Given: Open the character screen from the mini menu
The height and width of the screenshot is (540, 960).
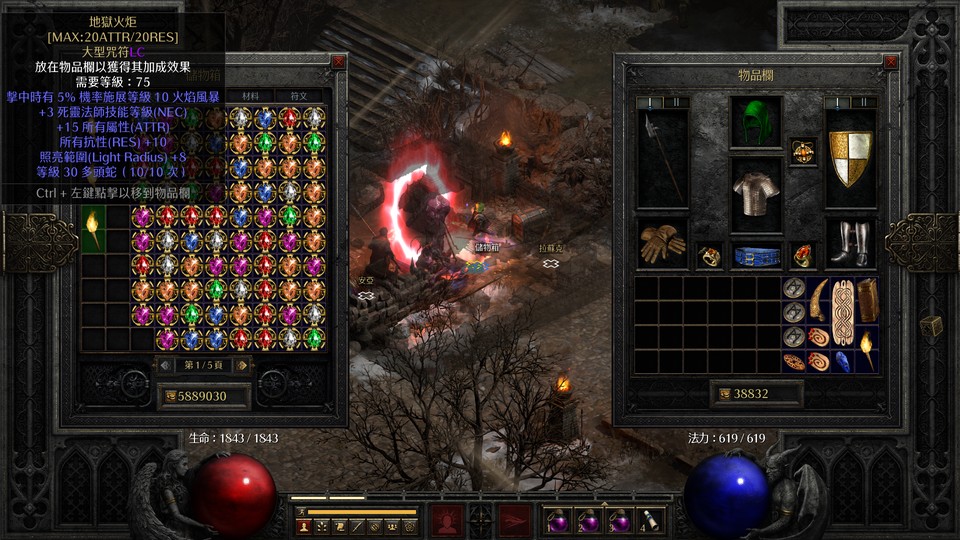Looking at the screenshot, I should (302, 525).
